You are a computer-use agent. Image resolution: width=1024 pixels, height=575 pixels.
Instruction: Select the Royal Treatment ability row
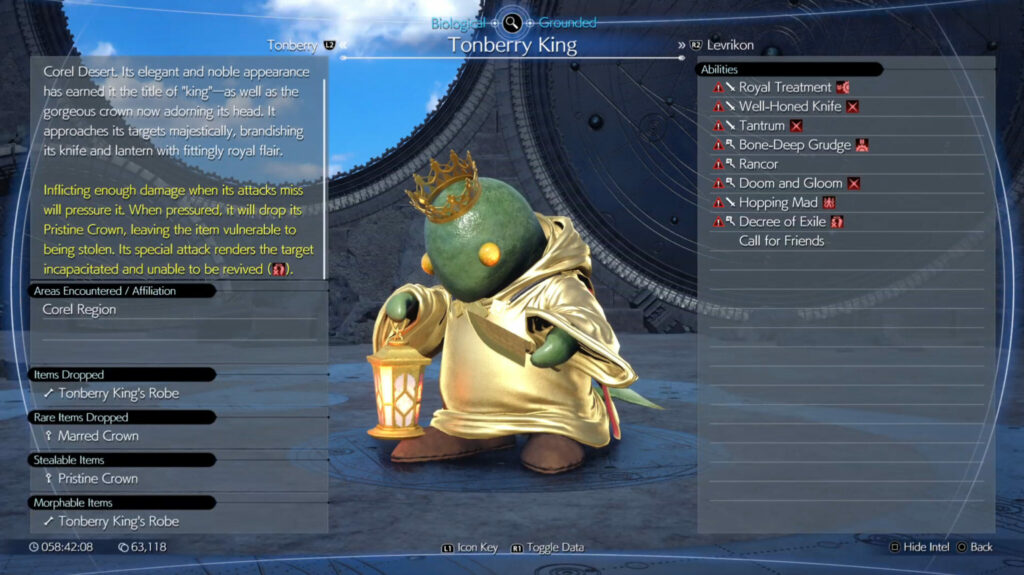[785, 87]
